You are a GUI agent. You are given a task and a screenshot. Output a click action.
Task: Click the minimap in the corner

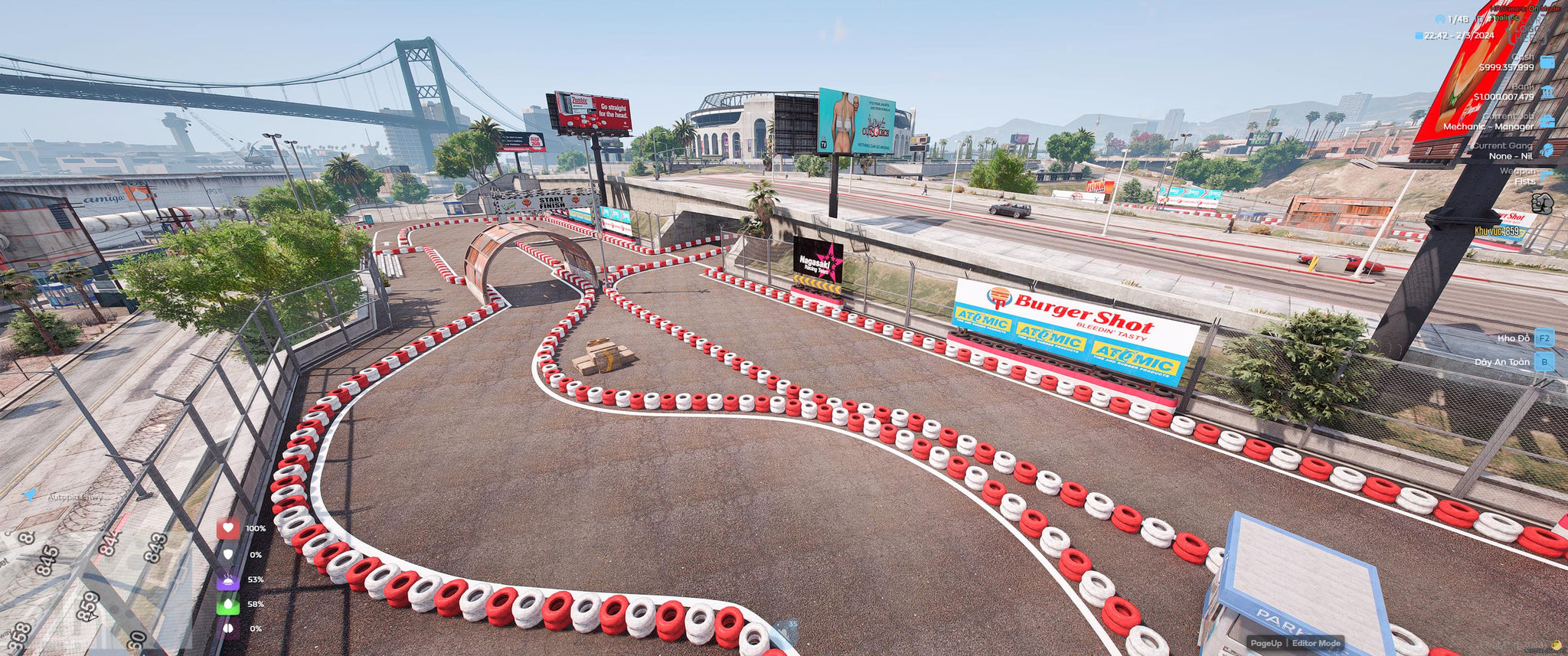[92, 589]
